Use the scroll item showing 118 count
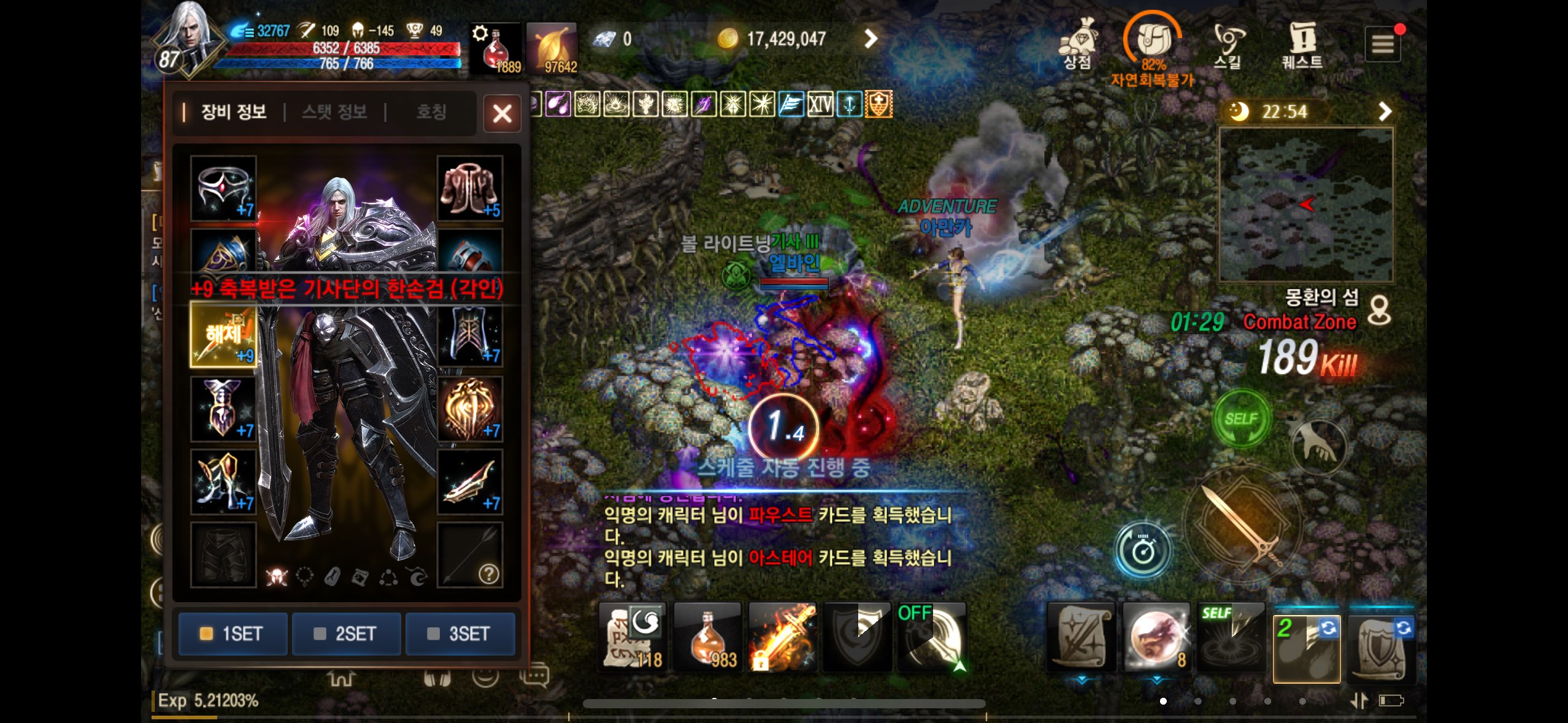The image size is (1568, 723). tap(632, 637)
